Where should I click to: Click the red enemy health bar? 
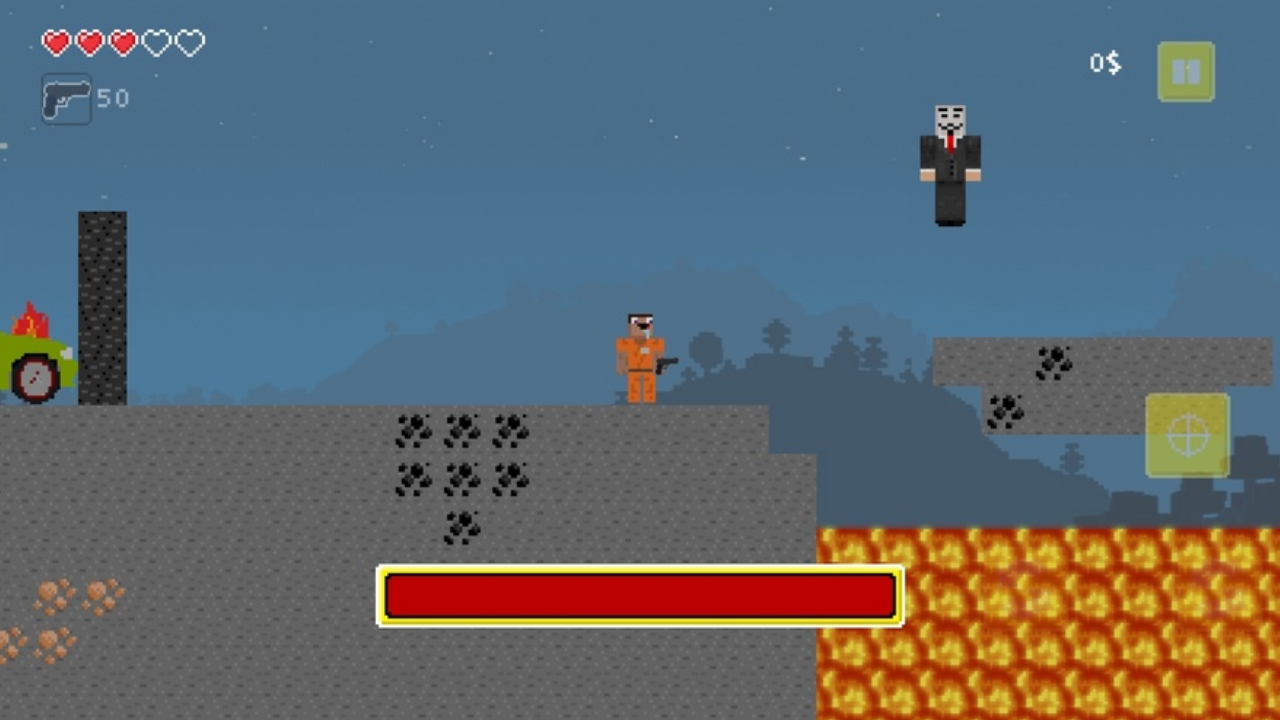pyautogui.click(x=640, y=596)
